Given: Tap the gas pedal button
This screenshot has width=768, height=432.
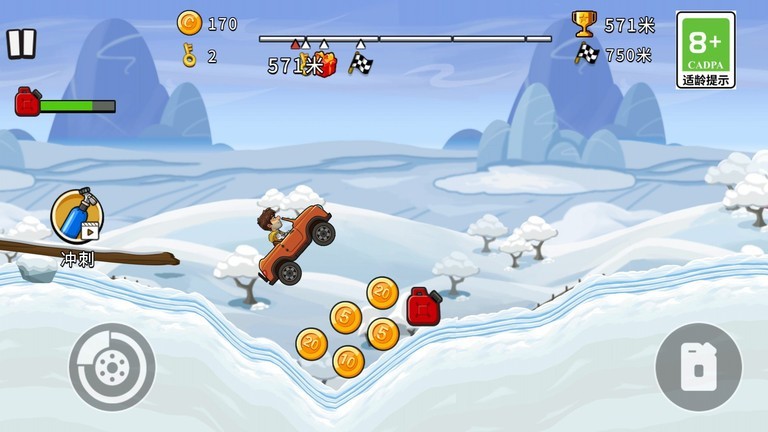Looking at the screenshot, I should tap(698, 367).
